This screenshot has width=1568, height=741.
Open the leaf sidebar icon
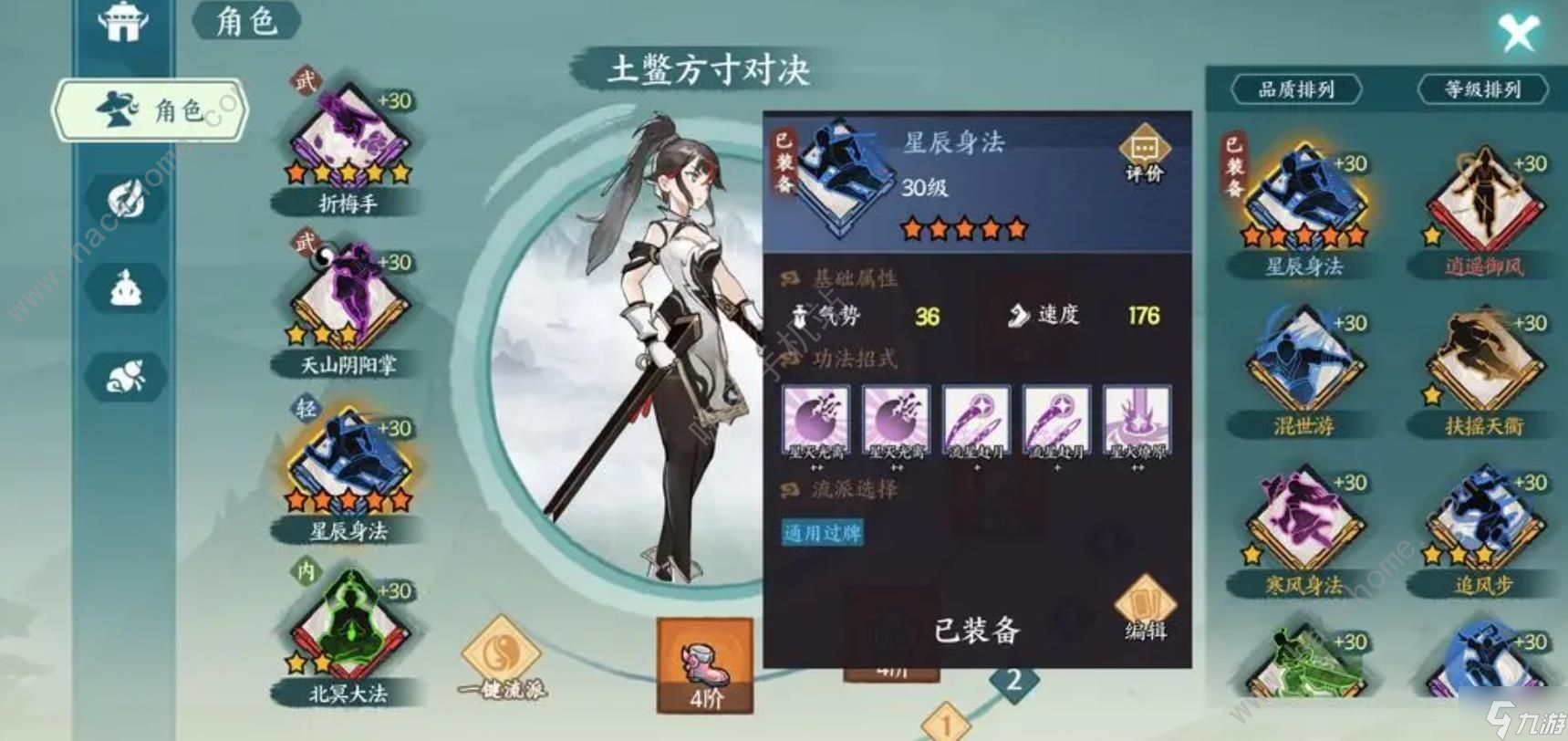pos(125,199)
